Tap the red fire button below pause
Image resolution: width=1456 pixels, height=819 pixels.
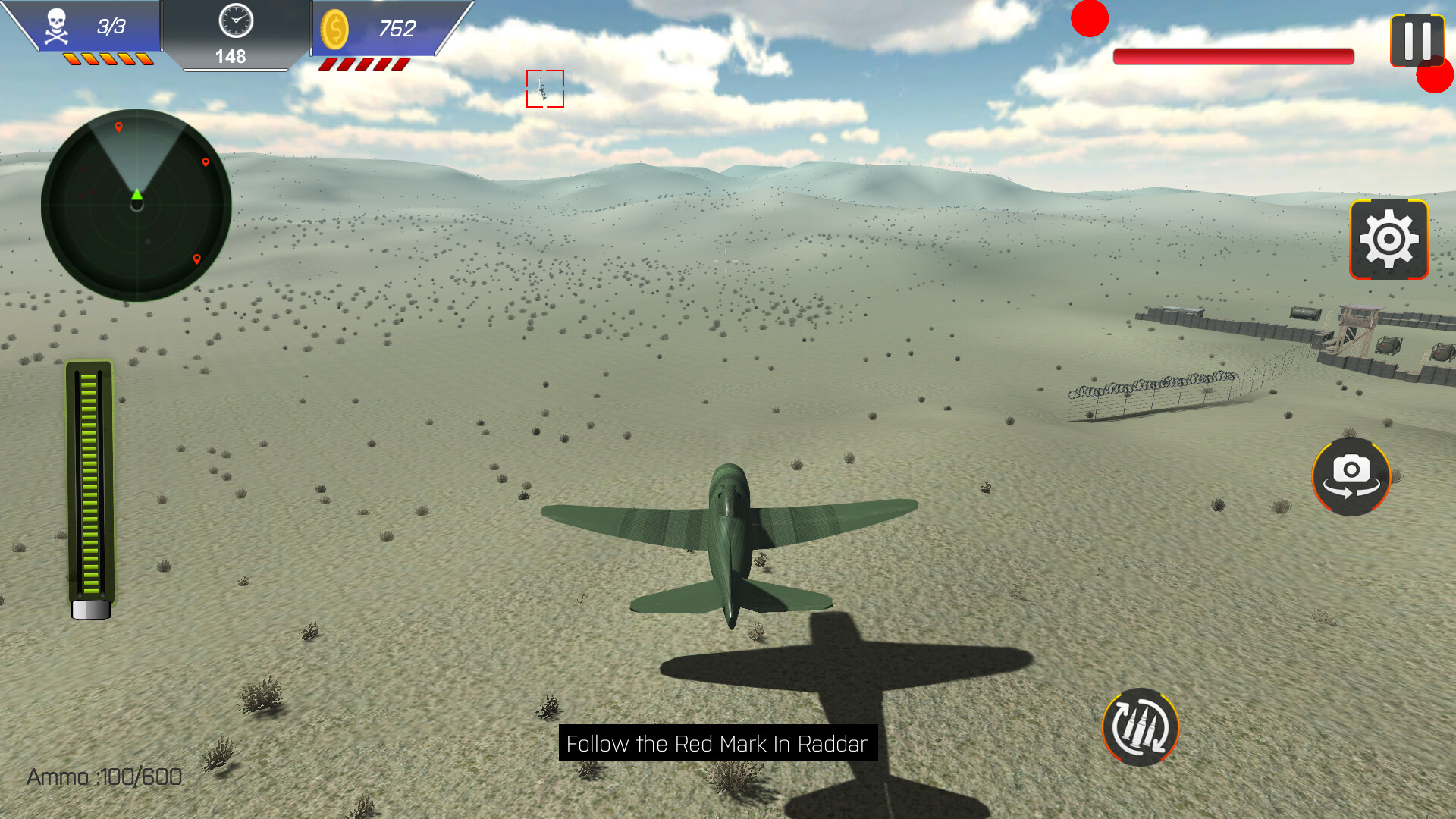[x=1433, y=76]
